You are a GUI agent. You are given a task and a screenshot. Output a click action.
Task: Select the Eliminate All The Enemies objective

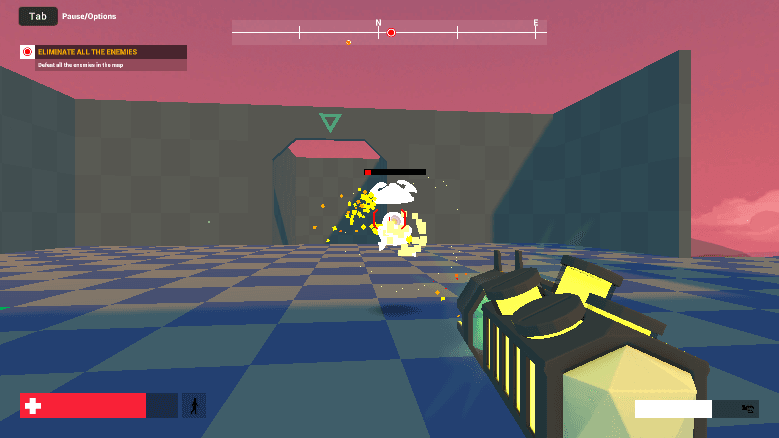(x=102, y=52)
